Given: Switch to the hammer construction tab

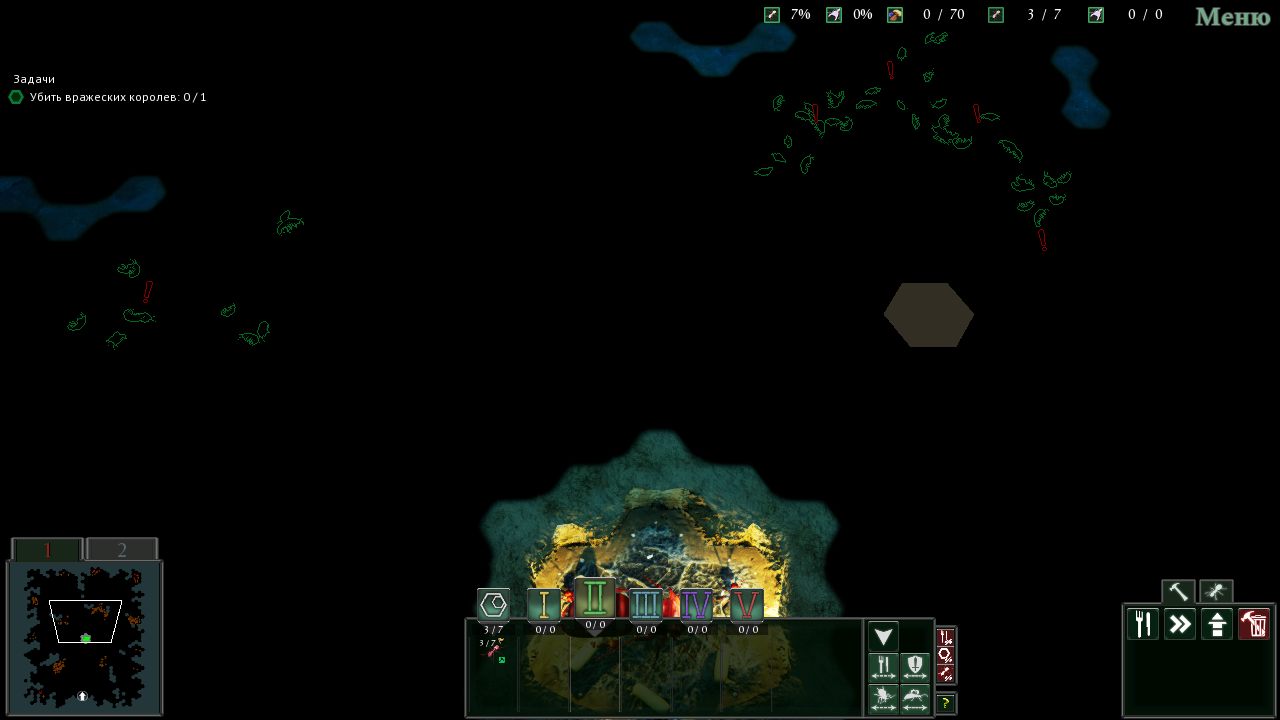Looking at the screenshot, I should [1177, 591].
